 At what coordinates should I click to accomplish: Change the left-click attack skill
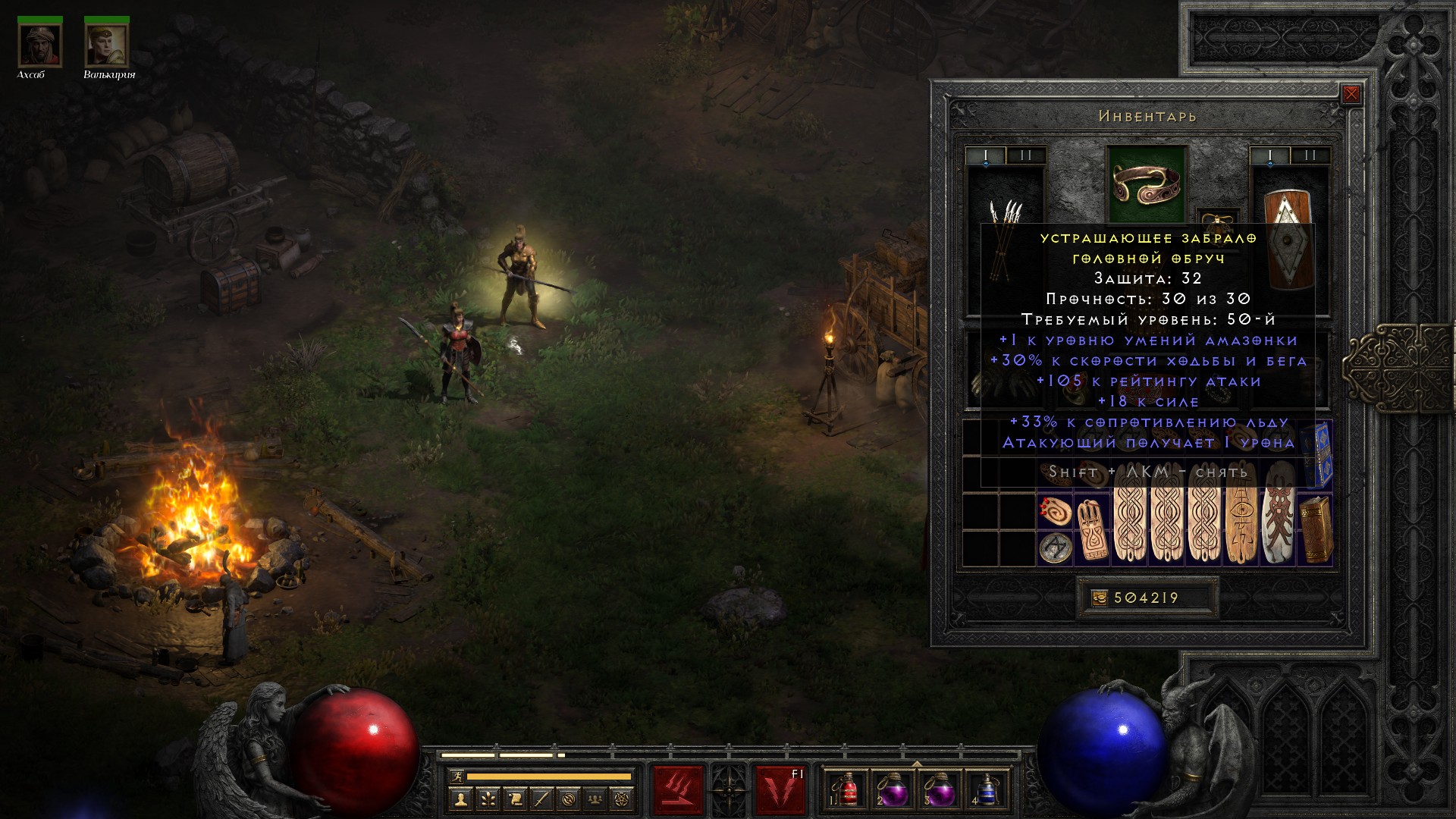click(678, 790)
